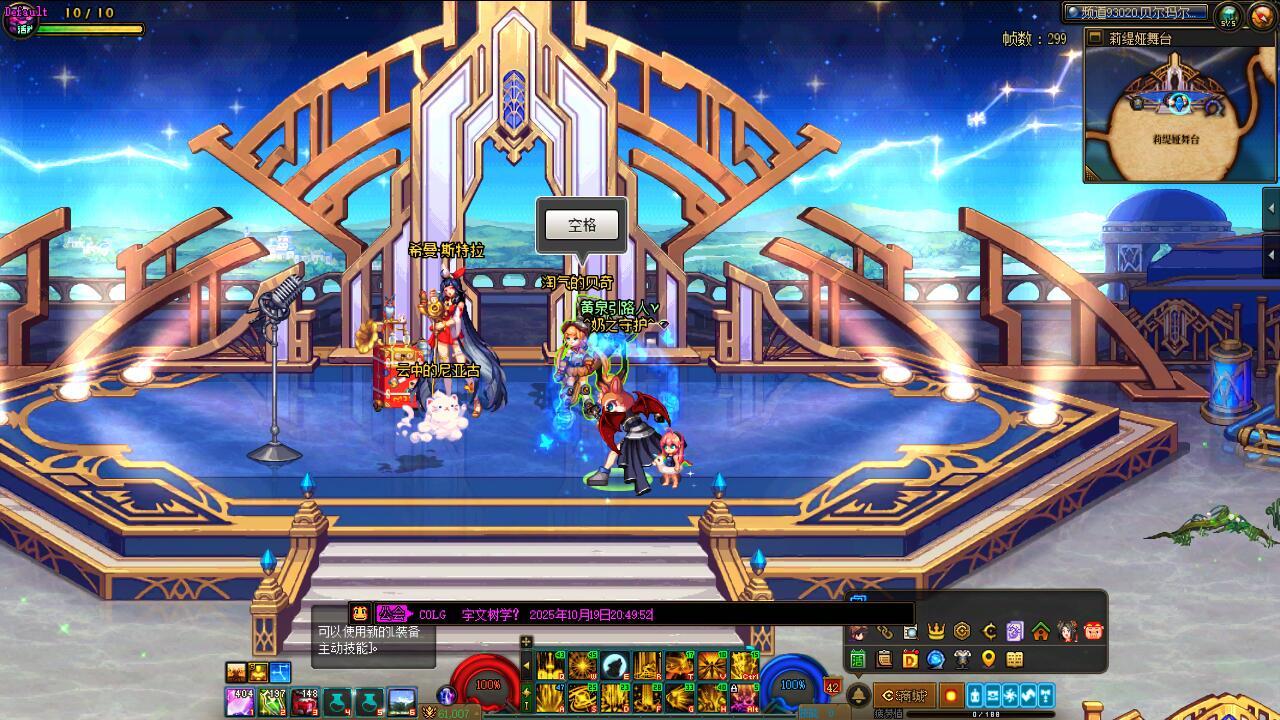Select the gold crown menu icon
This screenshot has width=1280, height=720.
[x=936, y=631]
